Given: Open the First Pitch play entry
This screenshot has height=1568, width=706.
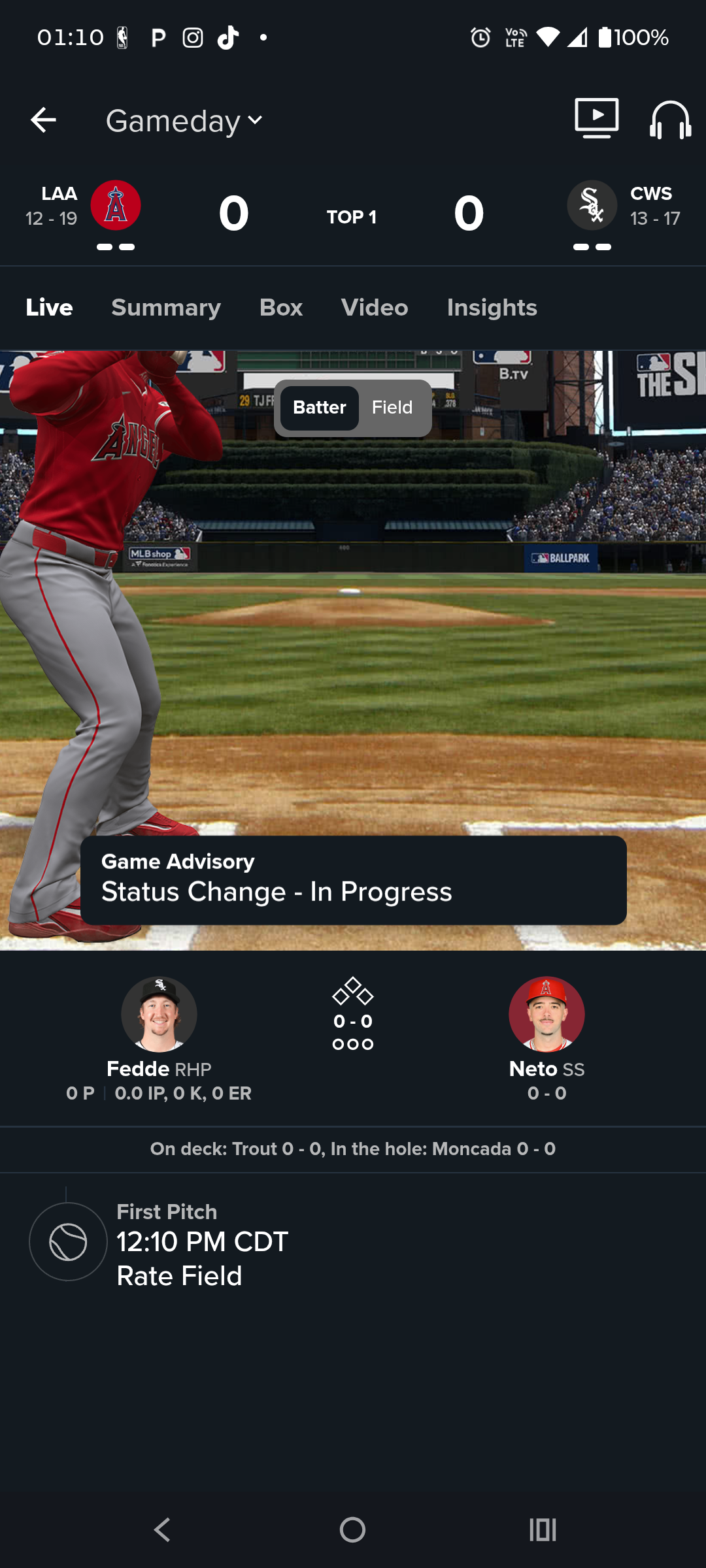Looking at the screenshot, I should click(203, 1243).
